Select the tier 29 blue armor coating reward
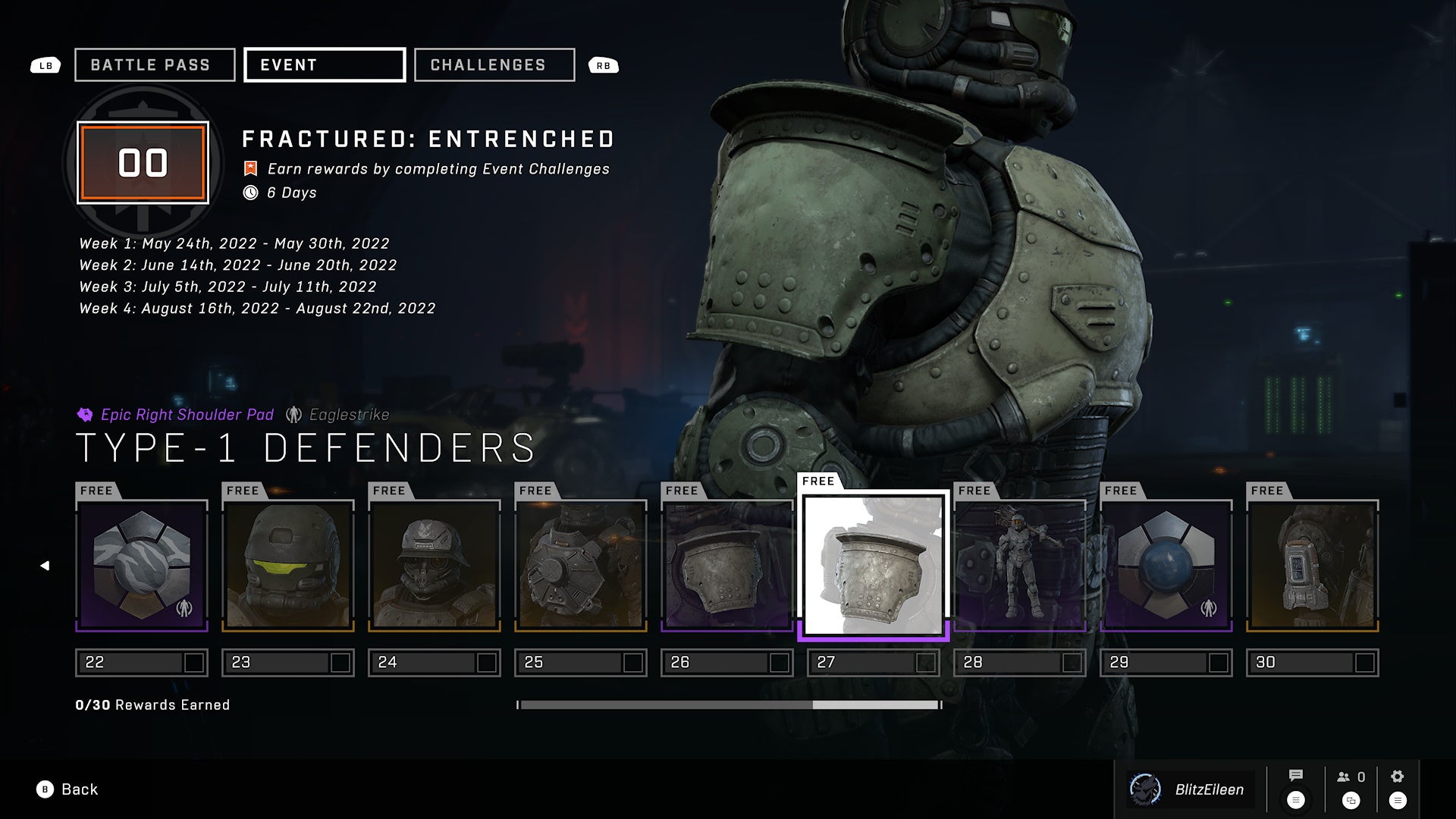The width and height of the screenshot is (1456, 819). pos(1166,565)
